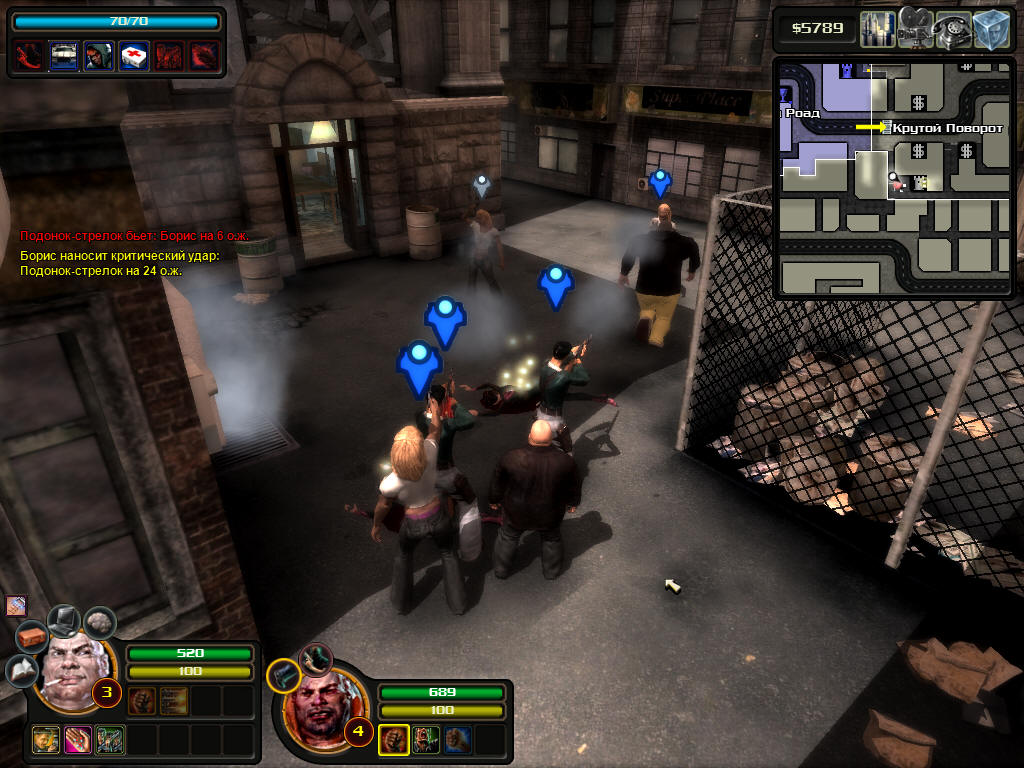The image size is (1024, 768).
Task: Click the city minimap
Action: pyautogui.click(x=894, y=178)
